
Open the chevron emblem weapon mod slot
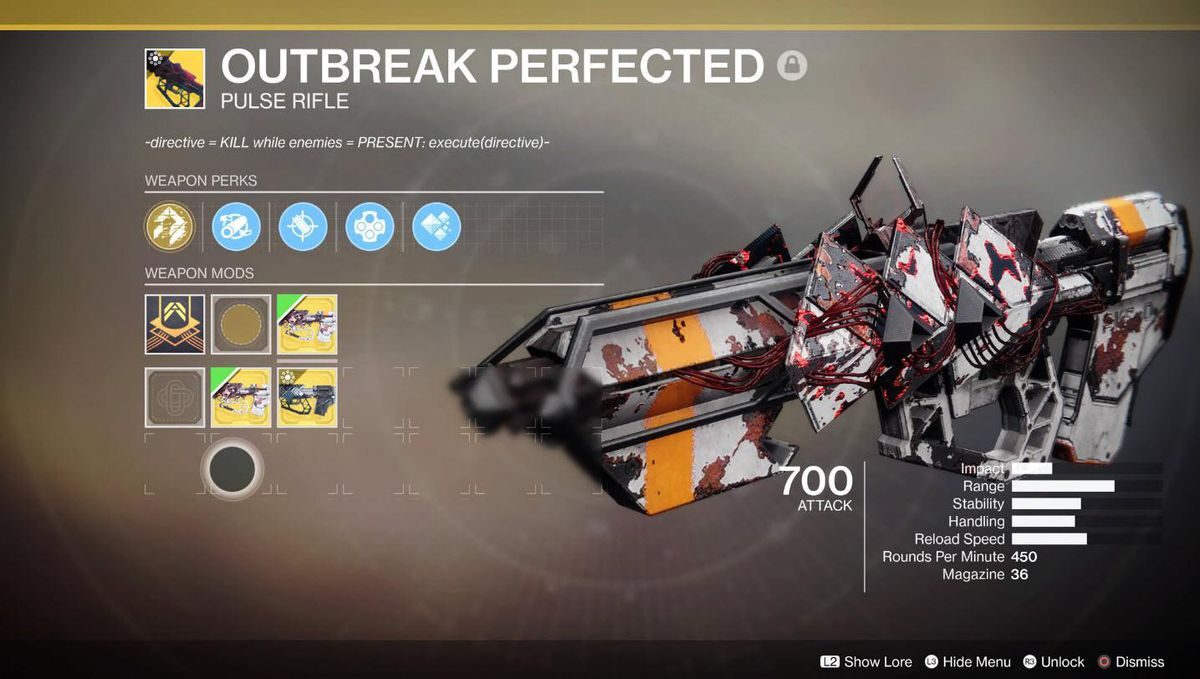point(174,323)
